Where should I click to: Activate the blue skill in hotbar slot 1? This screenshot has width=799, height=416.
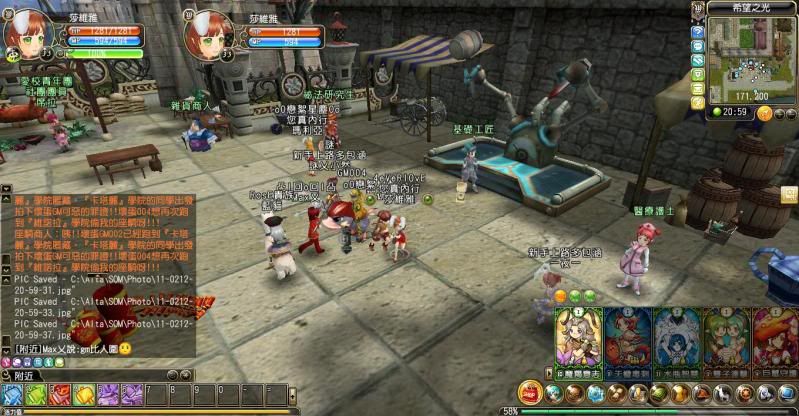tap(11, 394)
